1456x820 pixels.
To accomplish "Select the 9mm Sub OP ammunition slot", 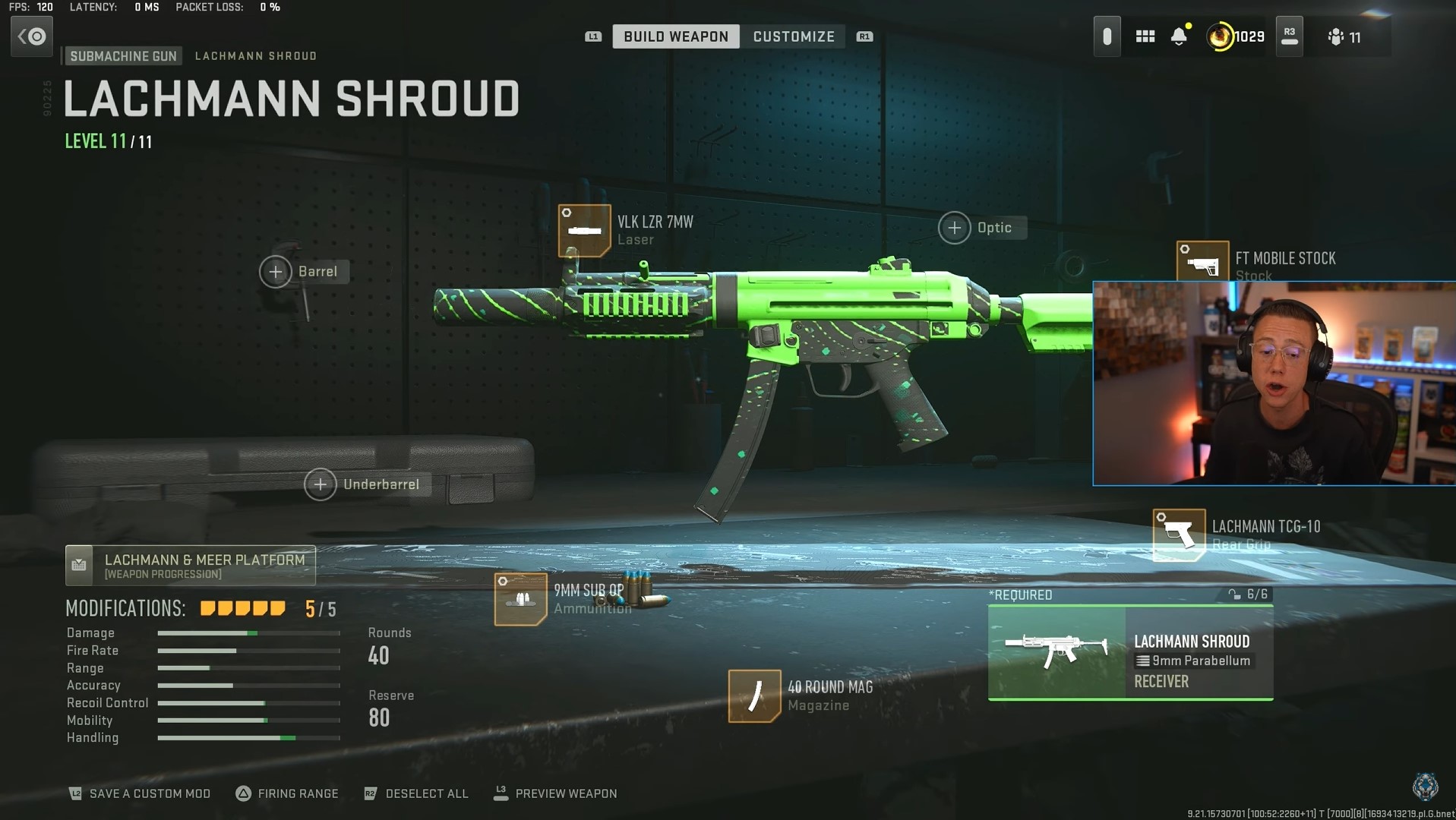I will coord(520,600).
